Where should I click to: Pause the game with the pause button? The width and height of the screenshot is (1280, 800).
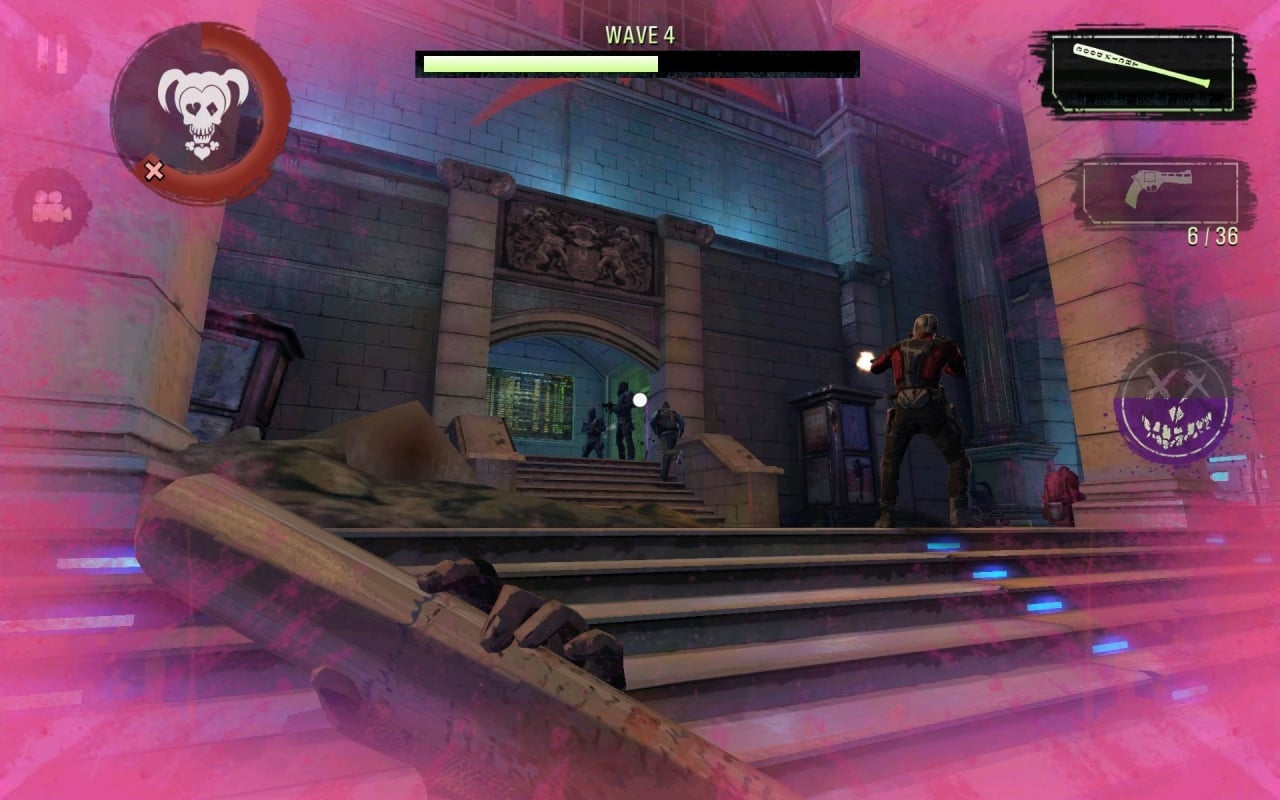tap(52, 53)
